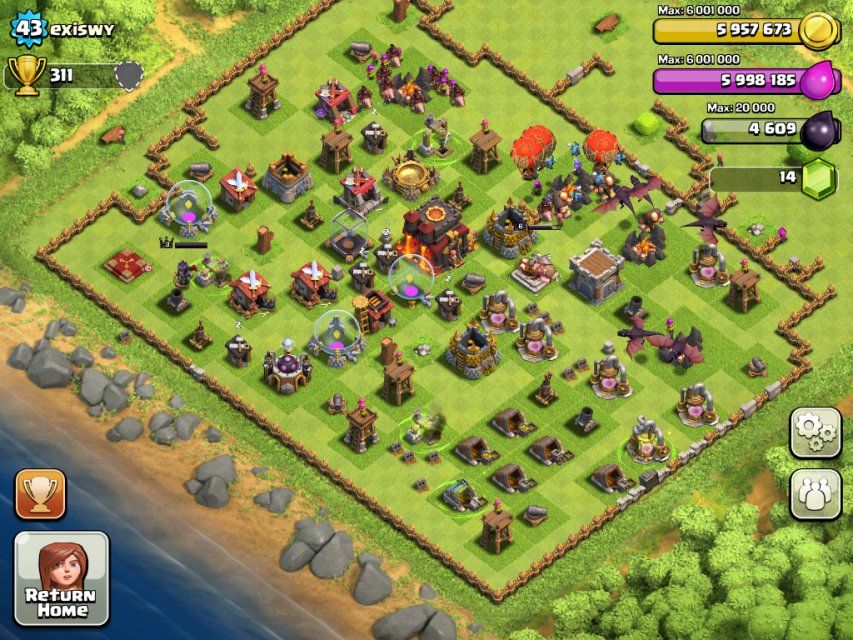
Task: Click the green gem icon
Action: point(820,176)
